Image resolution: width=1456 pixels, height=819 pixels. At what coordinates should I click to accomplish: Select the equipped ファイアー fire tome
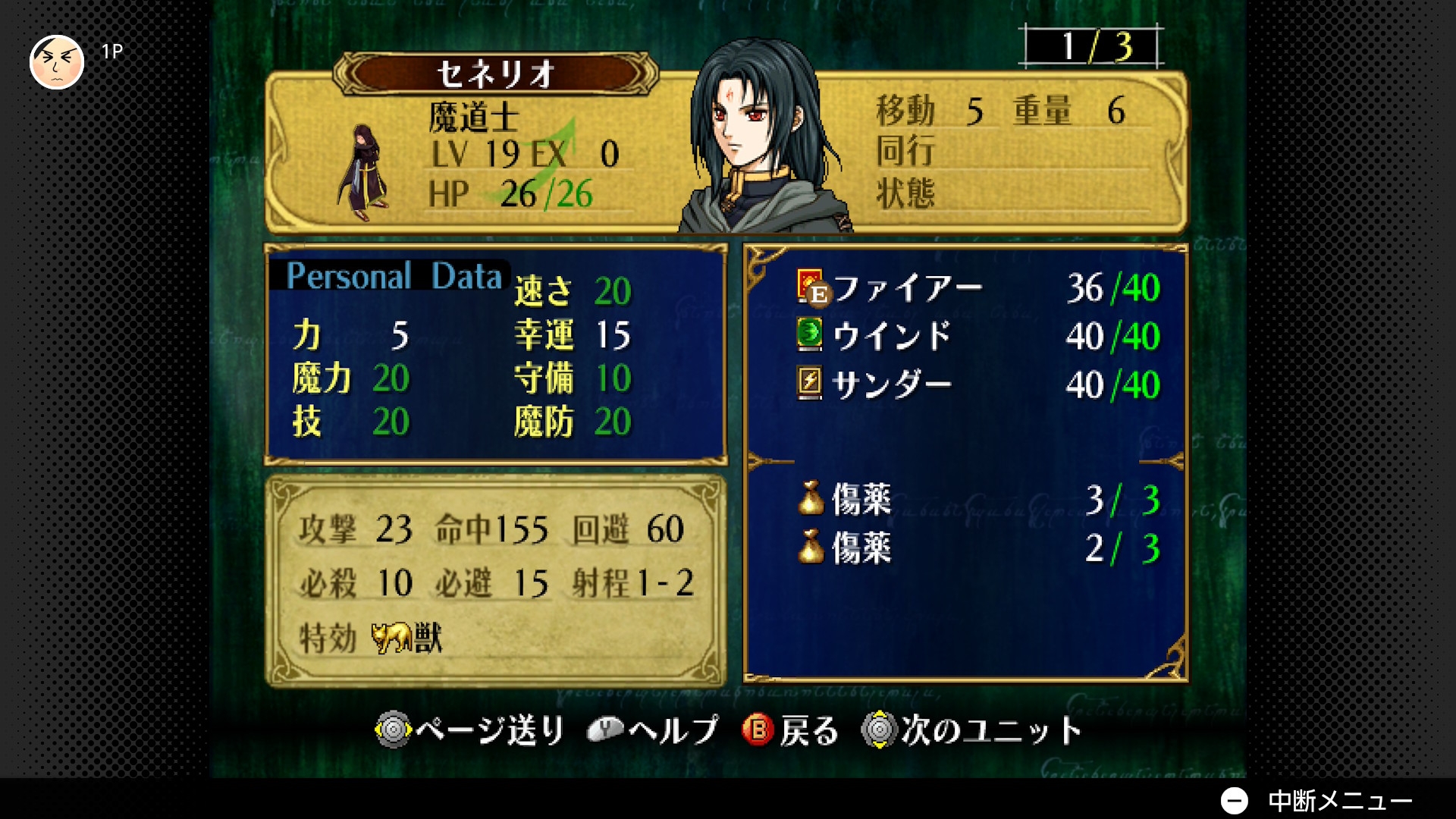(x=907, y=288)
